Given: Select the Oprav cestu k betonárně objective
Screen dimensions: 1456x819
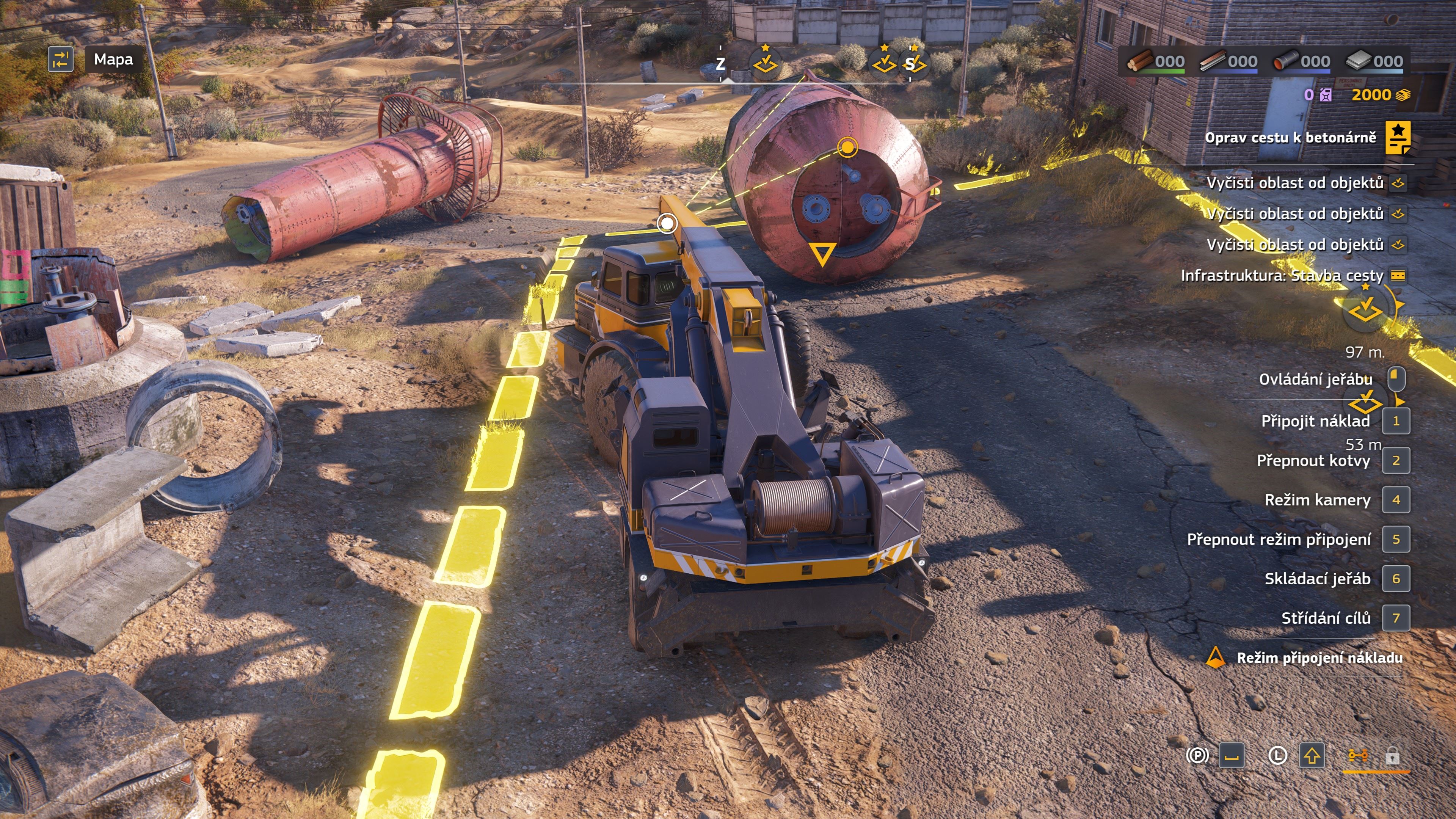Looking at the screenshot, I should [1290, 138].
